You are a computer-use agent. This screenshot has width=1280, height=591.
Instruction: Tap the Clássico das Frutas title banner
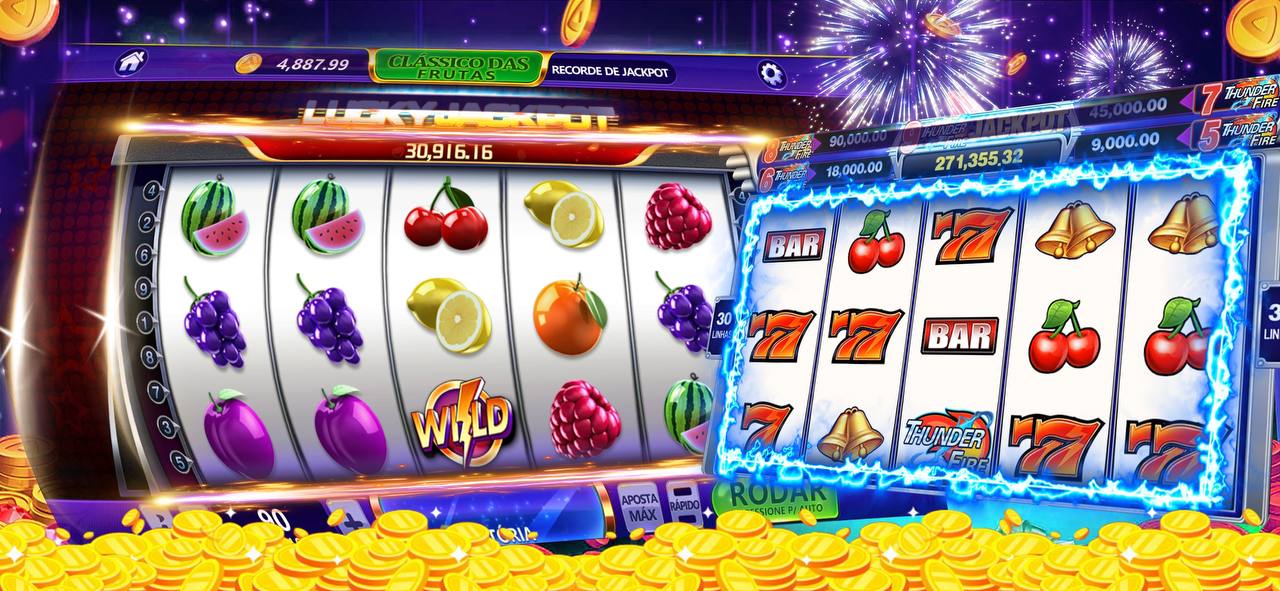[x=457, y=67]
